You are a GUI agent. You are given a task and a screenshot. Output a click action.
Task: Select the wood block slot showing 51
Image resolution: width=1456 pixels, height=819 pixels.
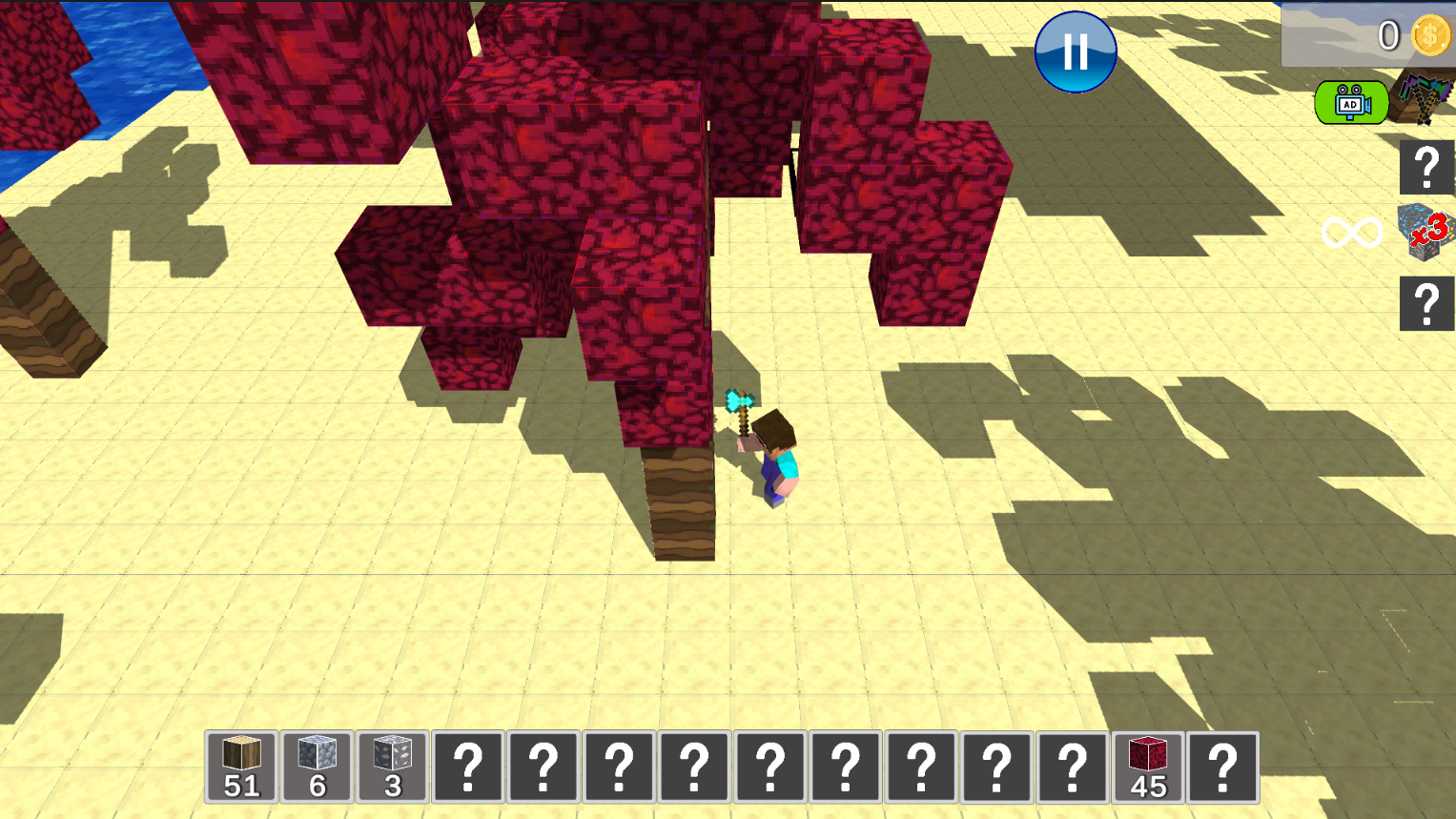240,767
